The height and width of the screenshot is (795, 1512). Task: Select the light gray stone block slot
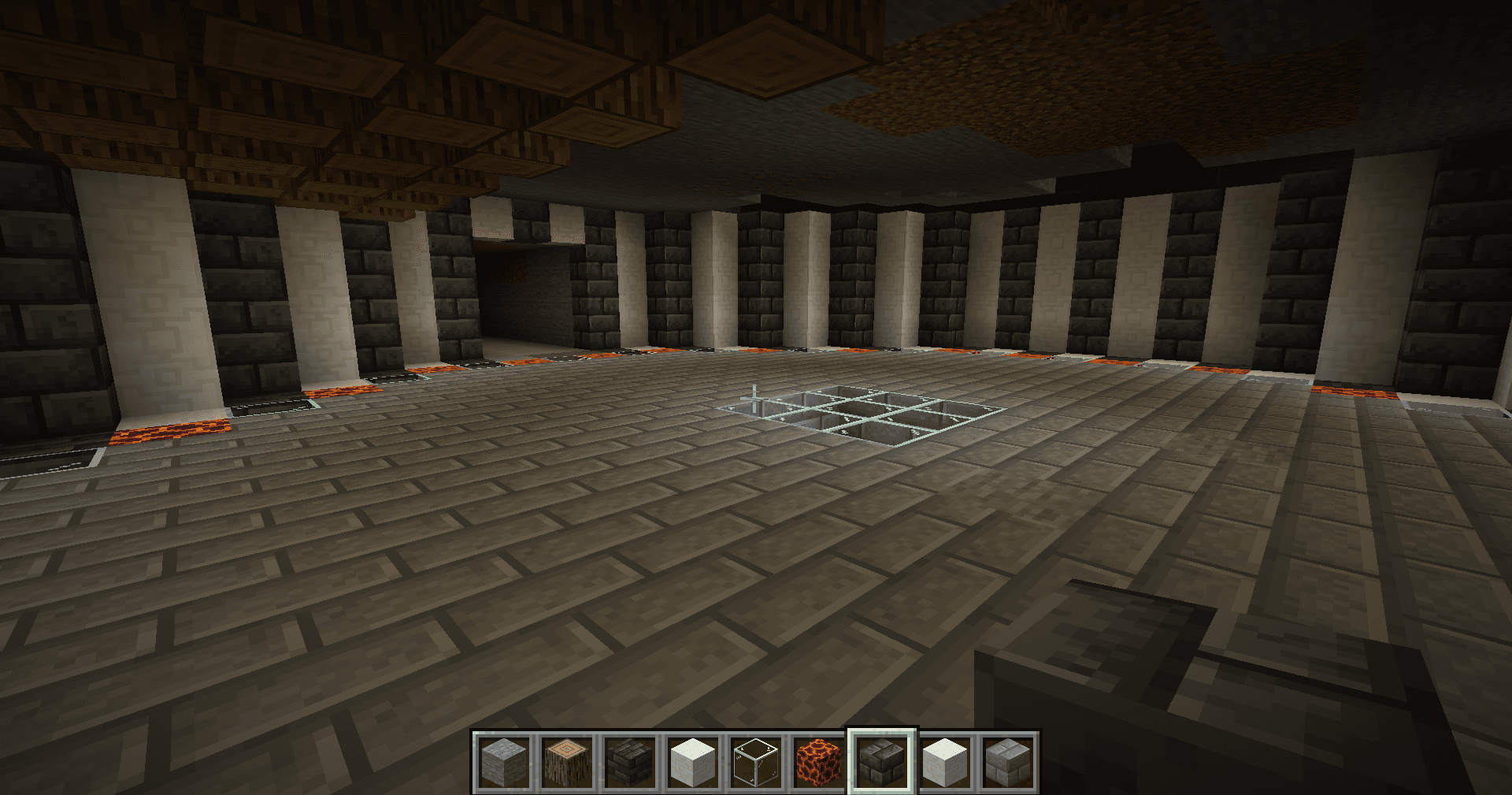click(504, 762)
